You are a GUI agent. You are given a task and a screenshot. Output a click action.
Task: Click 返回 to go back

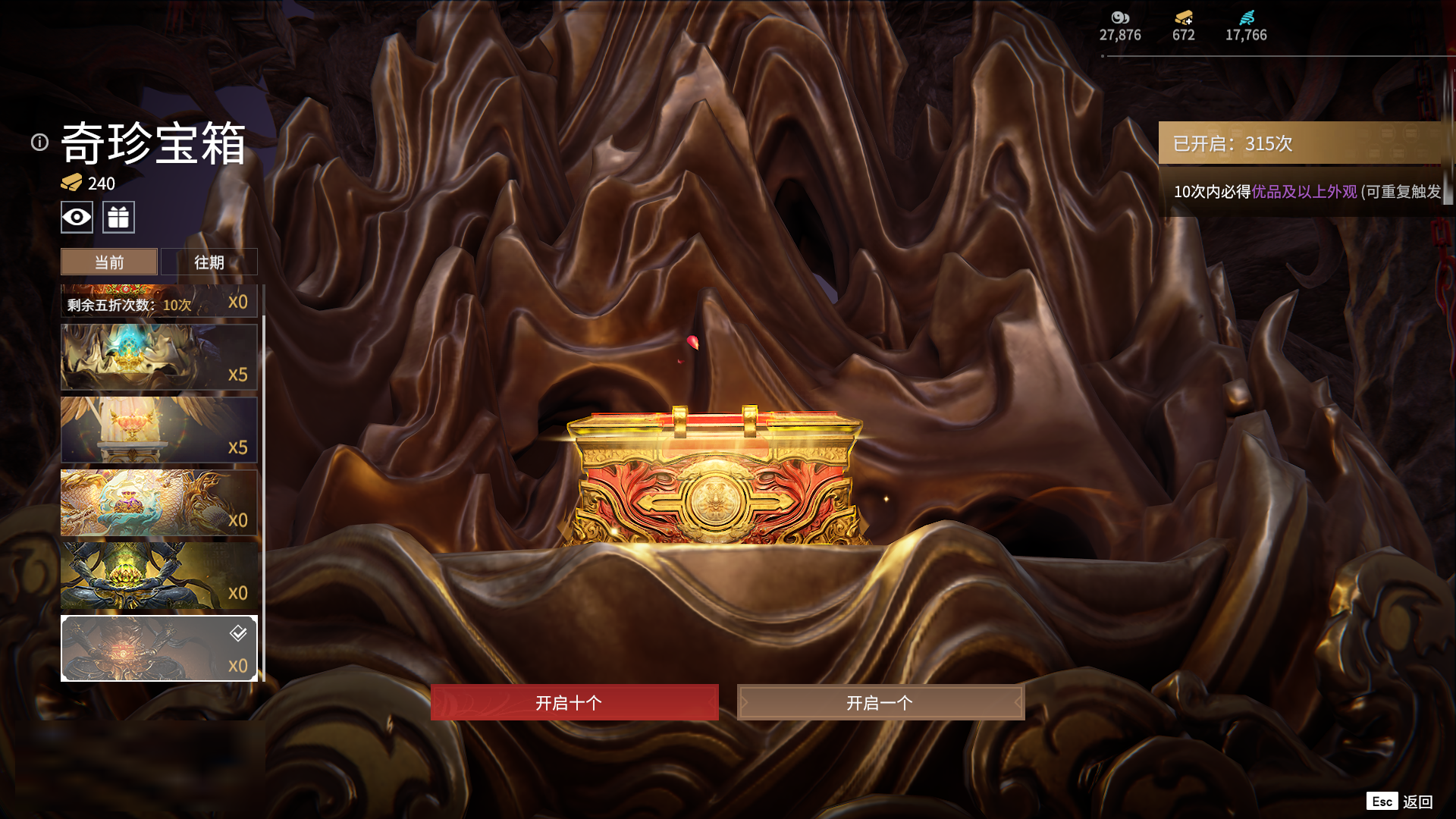[x=1417, y=802]
